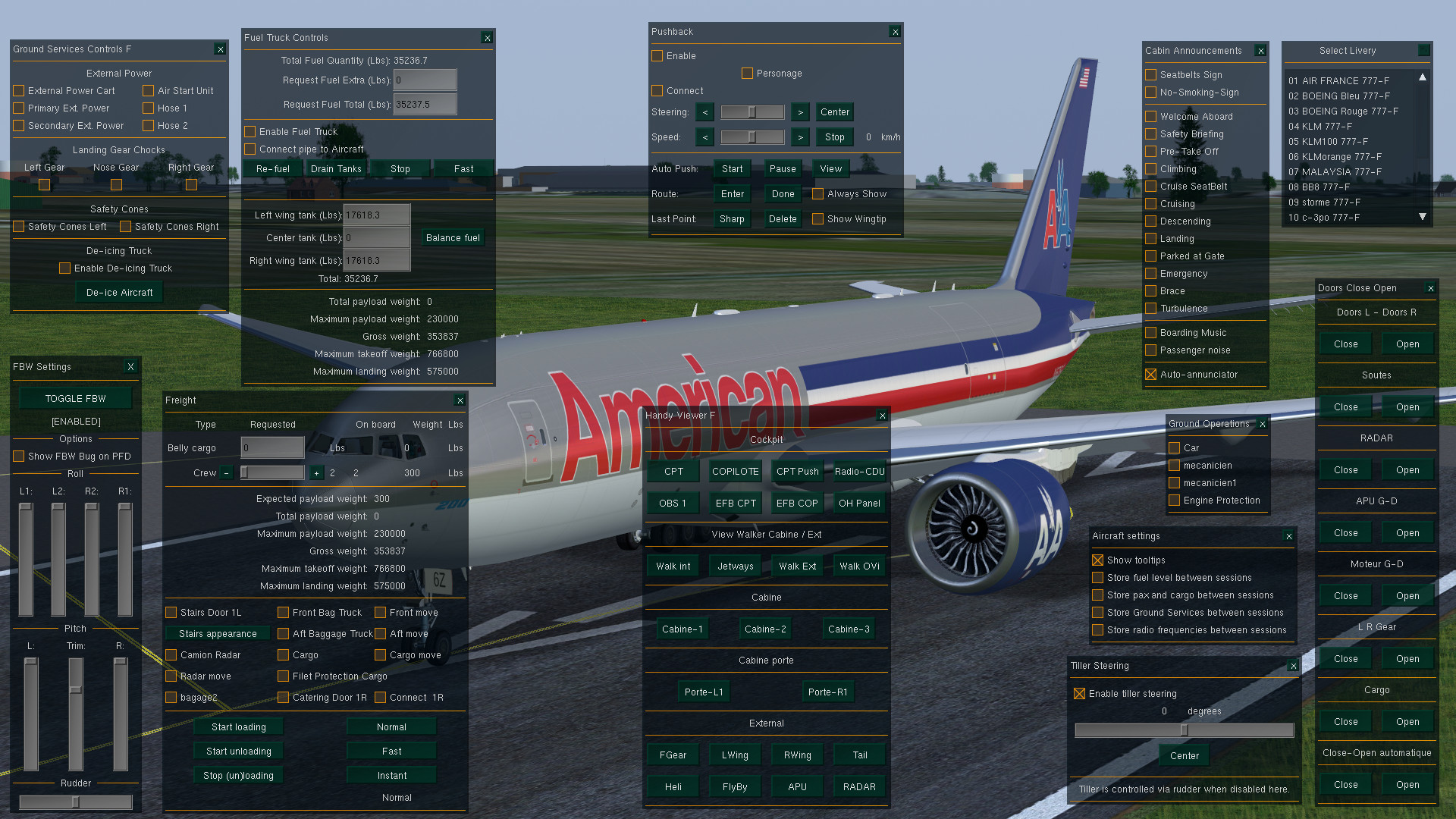This screenshot has width=1456, height=819.
Task: Click the Request Fuel Extra input field
Action: coord(425,80)
